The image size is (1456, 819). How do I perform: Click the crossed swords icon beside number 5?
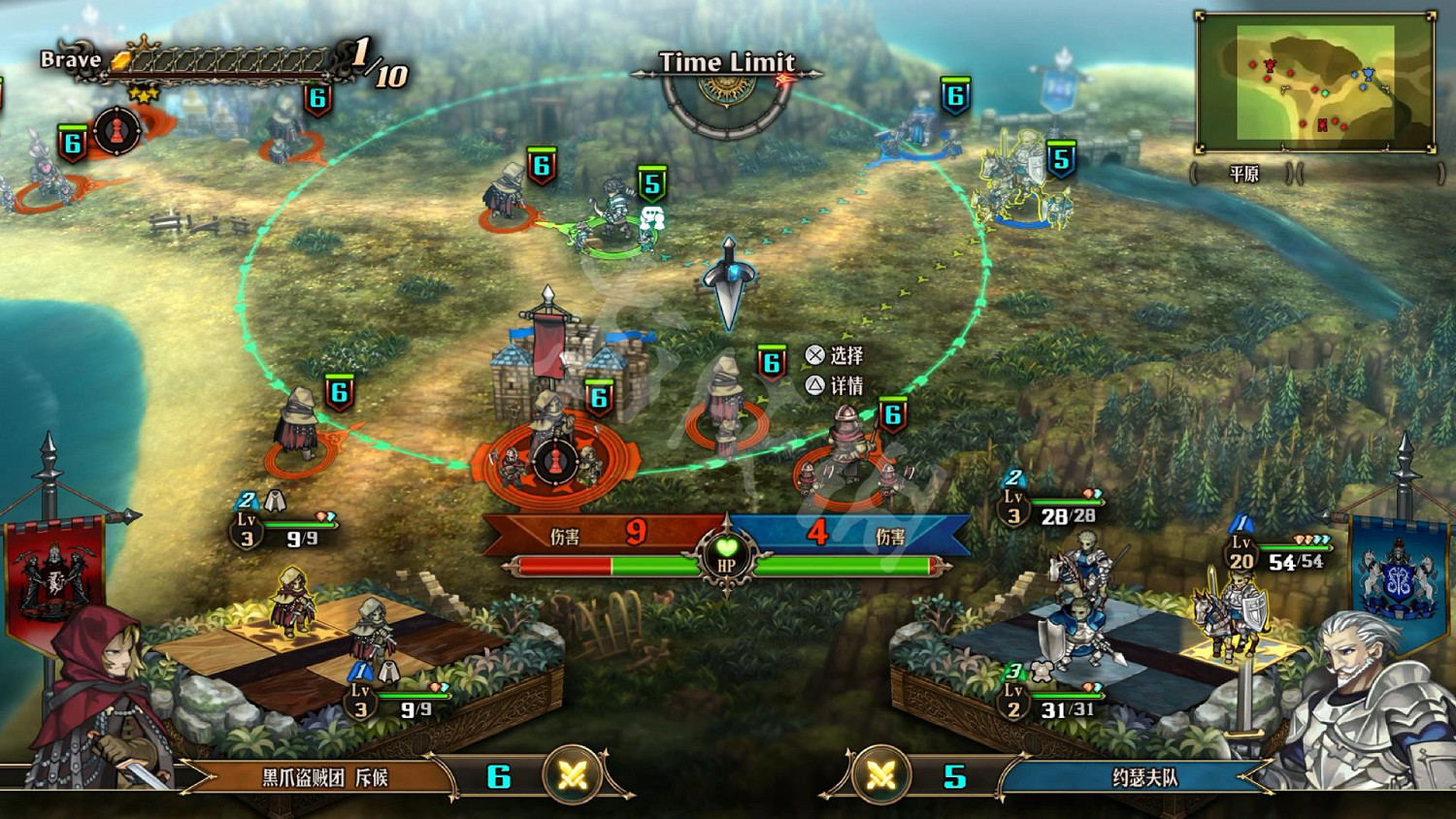881,775
